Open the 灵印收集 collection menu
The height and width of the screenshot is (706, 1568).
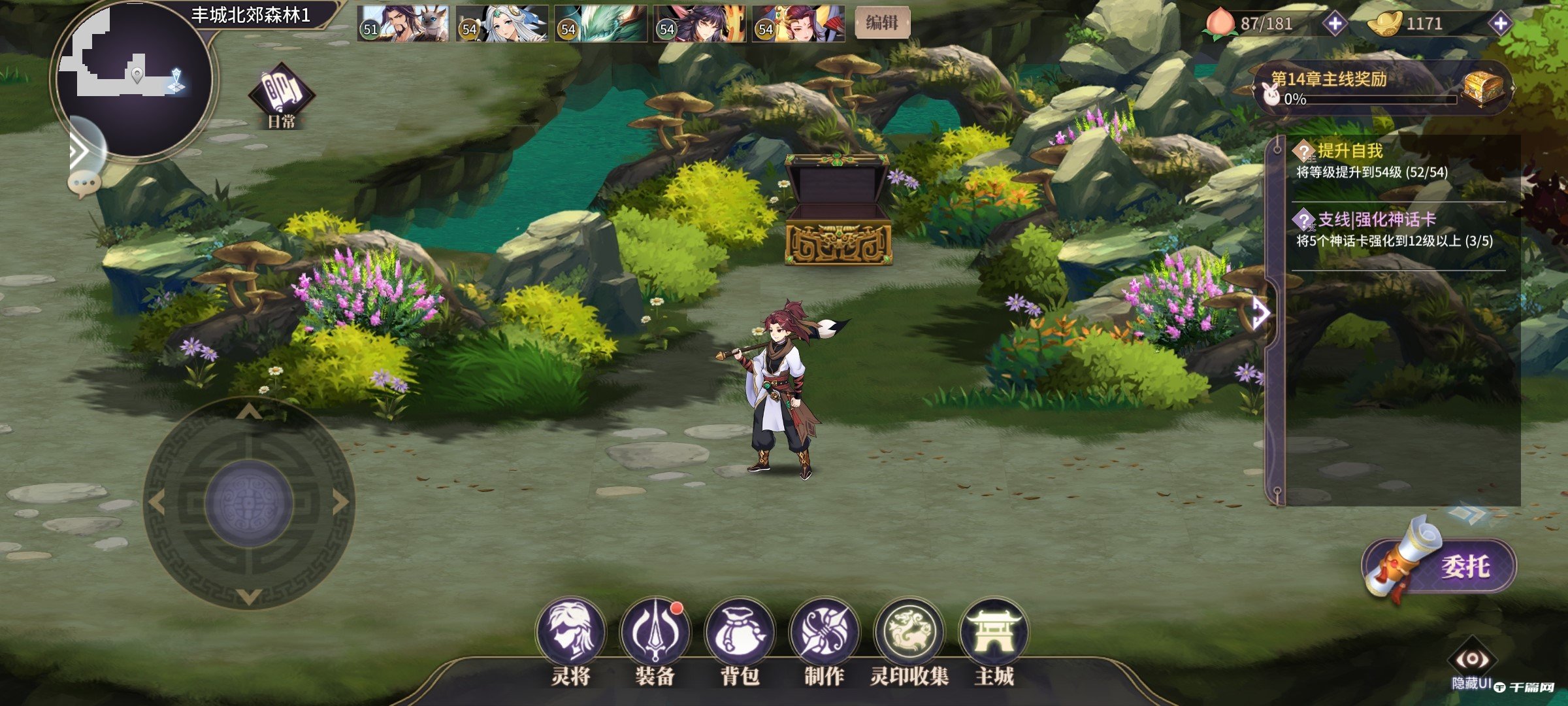point(909,632)
